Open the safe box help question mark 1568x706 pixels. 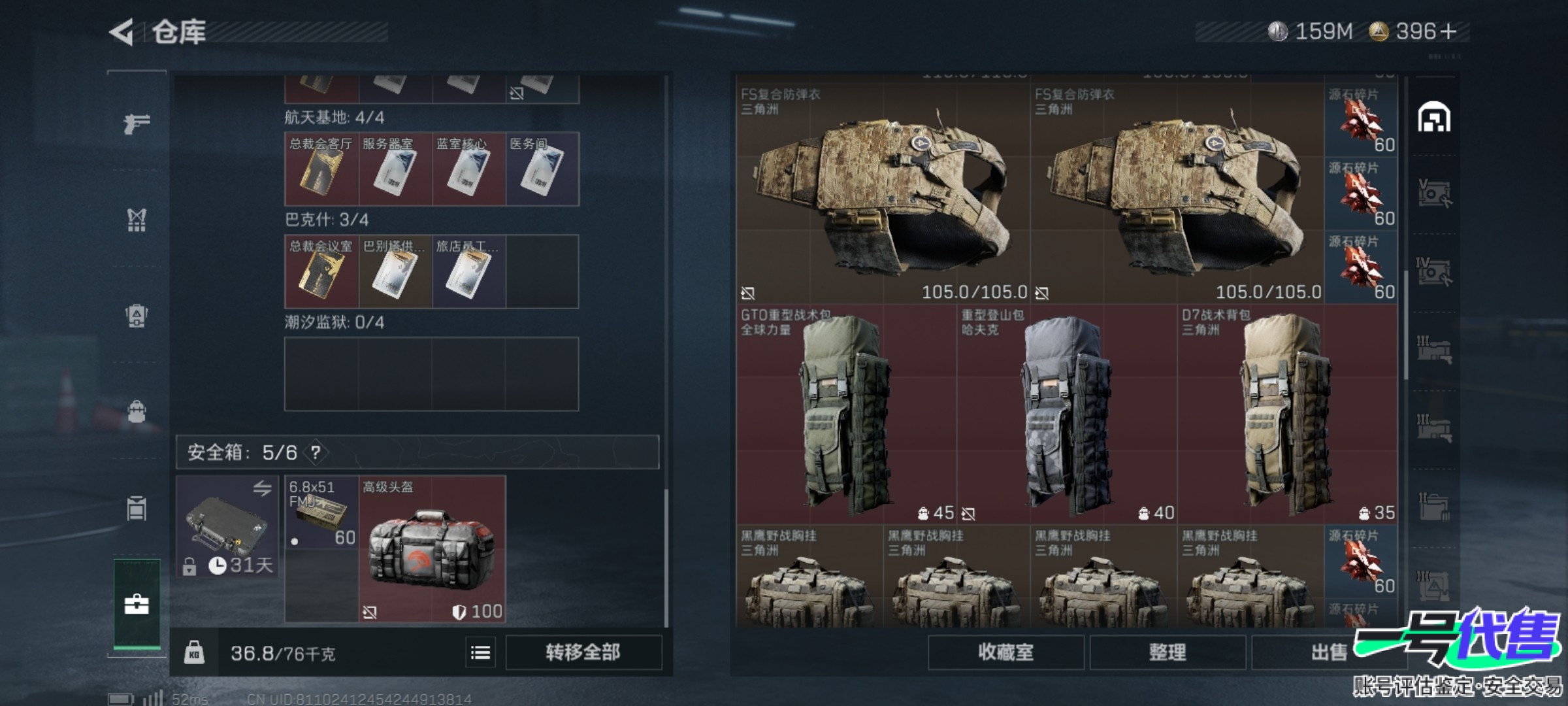click(x=316, y=452)
